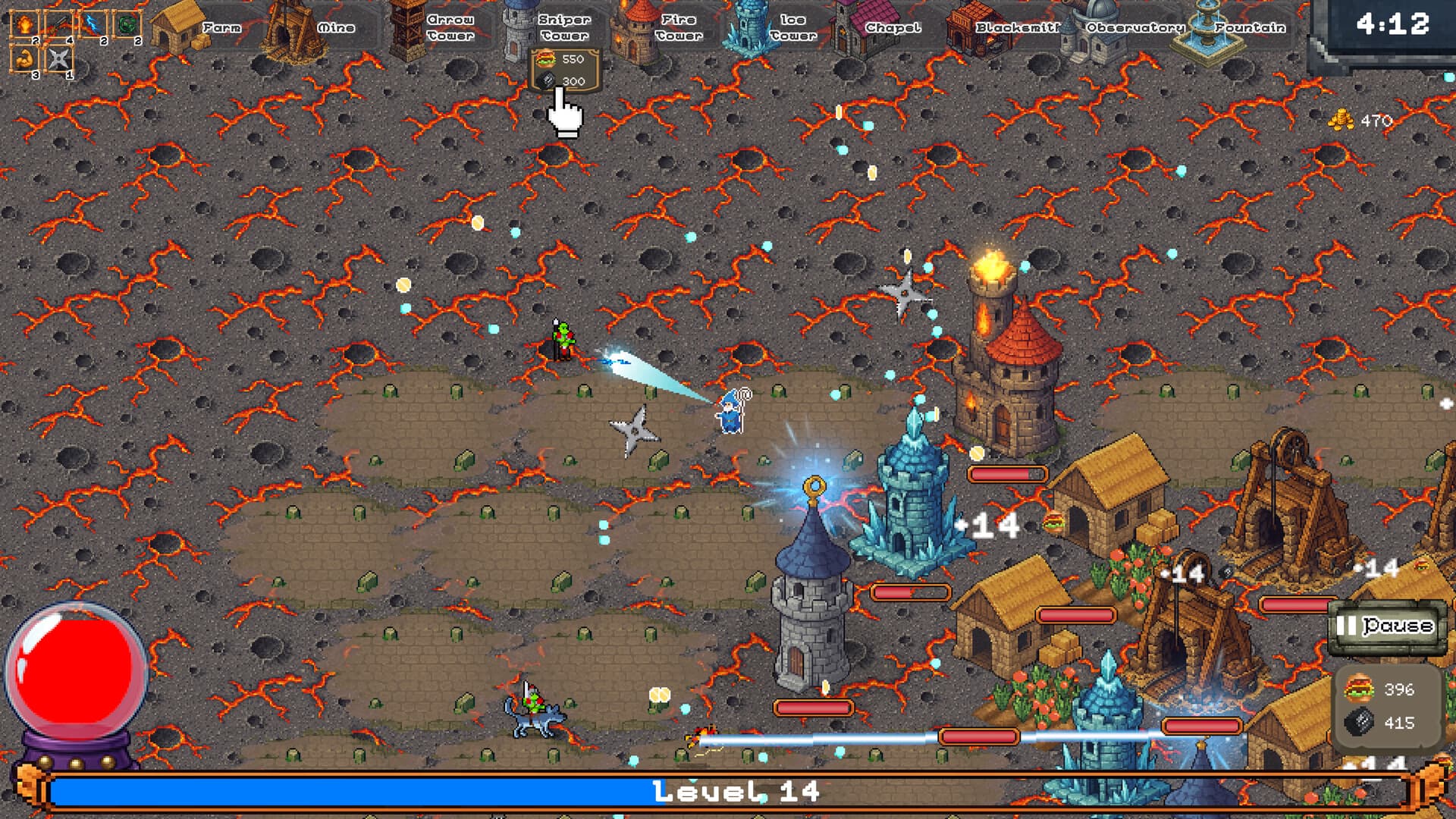Select the fire spell item in the inventory
Image resolution: width=1456 pixels, height=819 pixels.
(x=23, y=23)
